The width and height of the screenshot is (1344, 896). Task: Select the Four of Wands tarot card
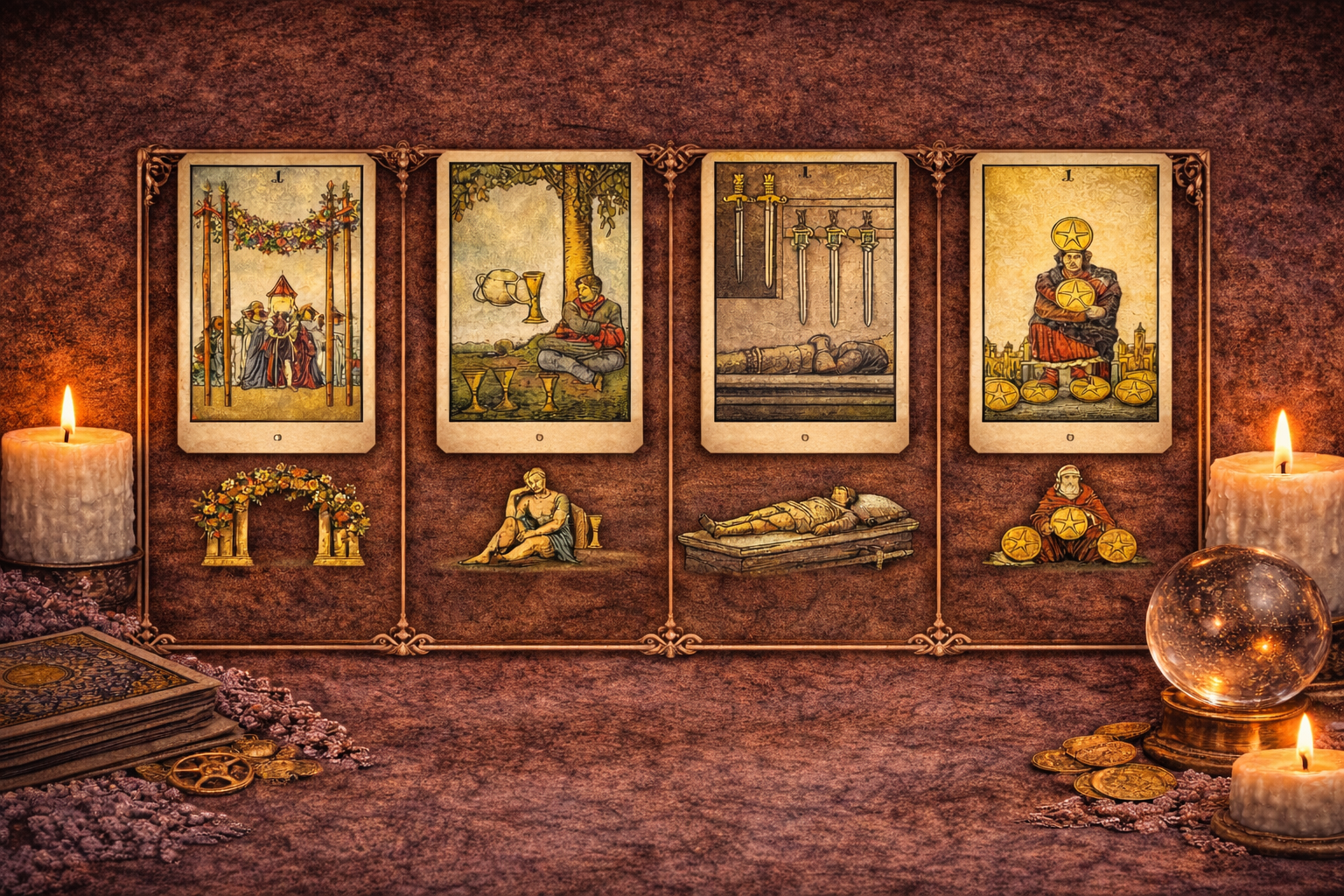click(x=276, y=302)
